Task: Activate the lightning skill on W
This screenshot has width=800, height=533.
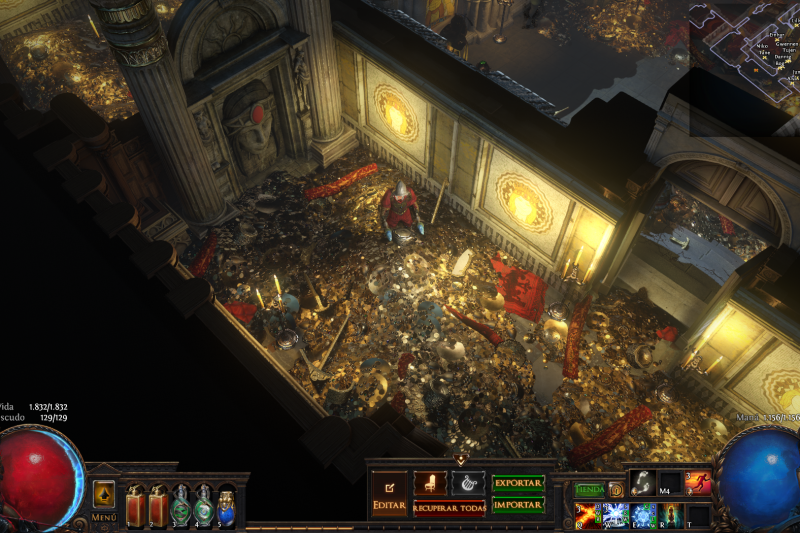Action: pos(616,516)
